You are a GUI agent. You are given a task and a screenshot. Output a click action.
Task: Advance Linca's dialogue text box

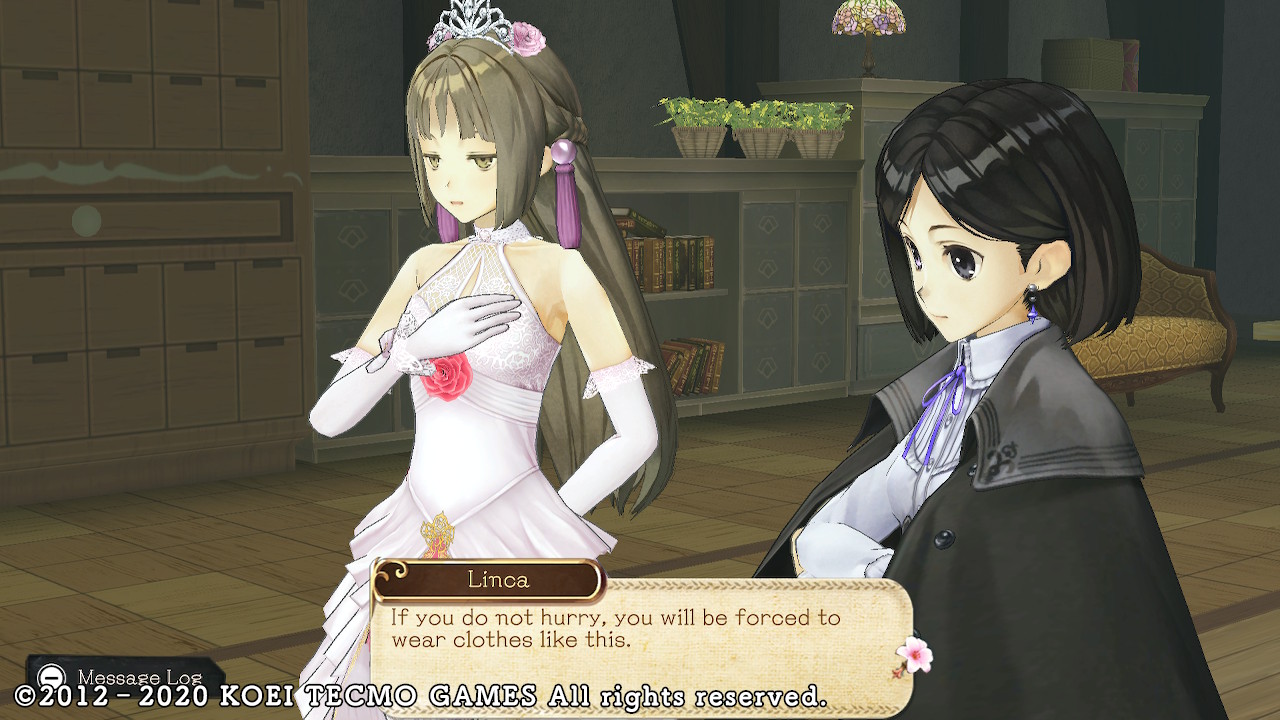point(640,631)
